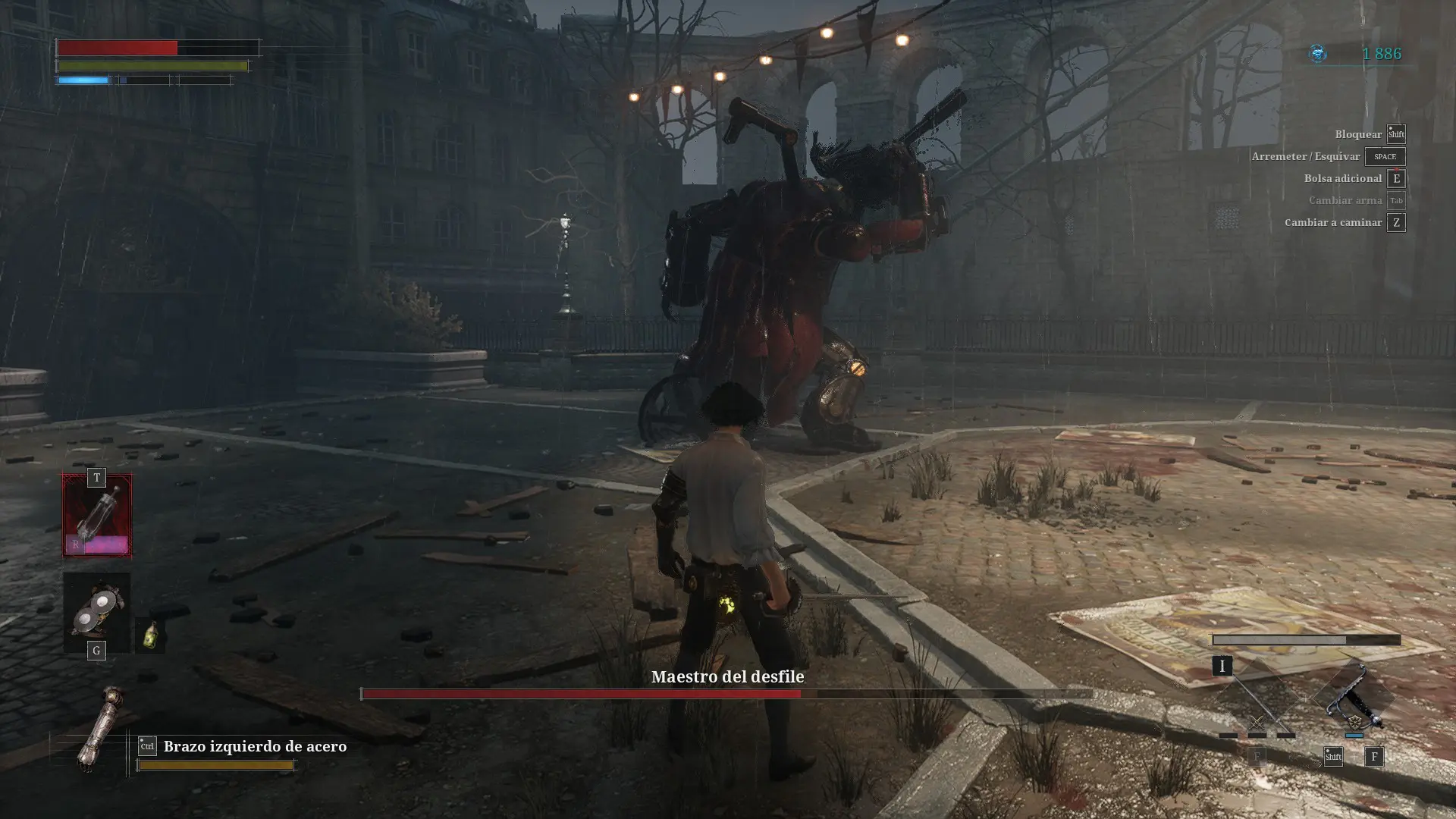This screenshot has height=819, width=1456.
Task: Pick the small green bottle slot
Action: 150,635
